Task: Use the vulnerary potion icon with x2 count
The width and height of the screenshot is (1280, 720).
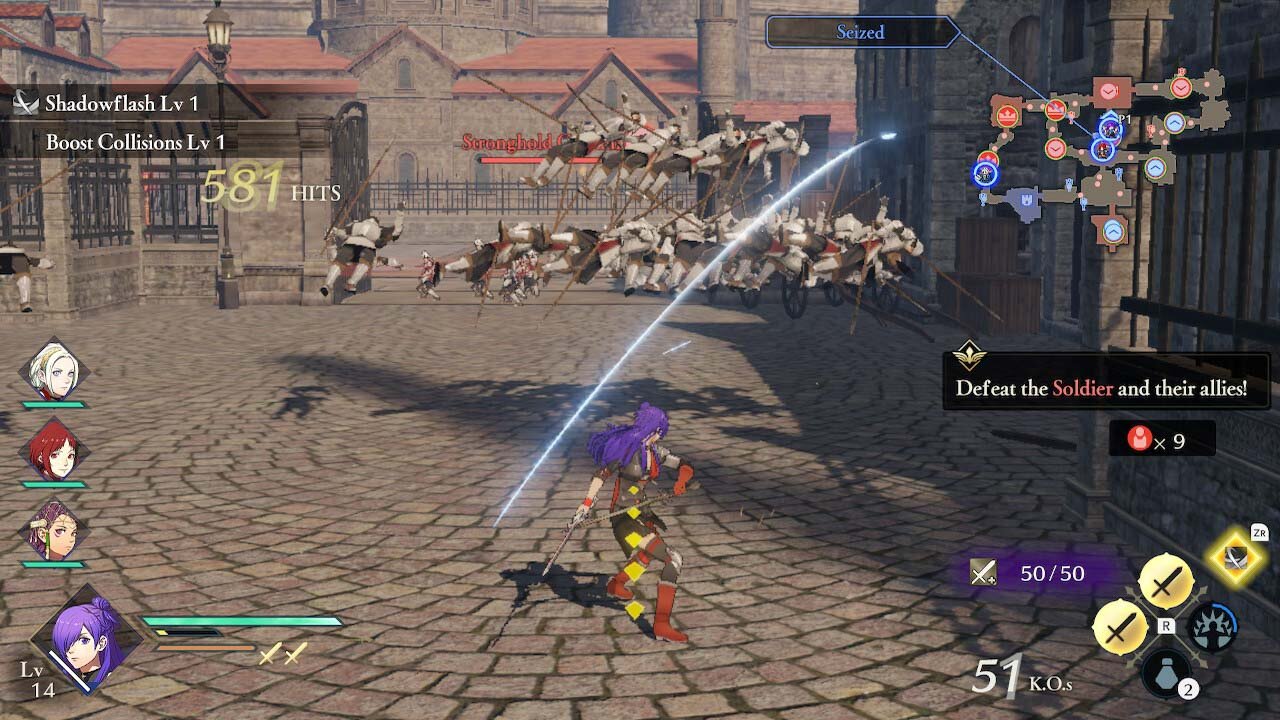Action: pyautogui.click(x=1164, y=674)
